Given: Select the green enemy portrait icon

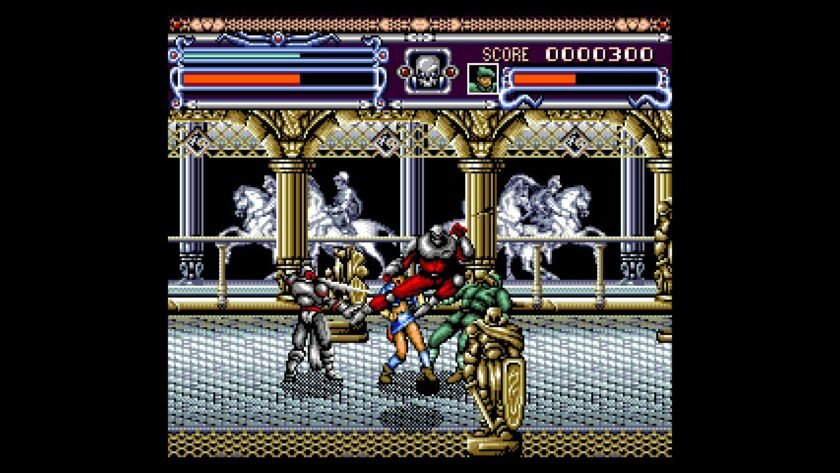Looking at the screenshot, I should [x=482, y=78].
